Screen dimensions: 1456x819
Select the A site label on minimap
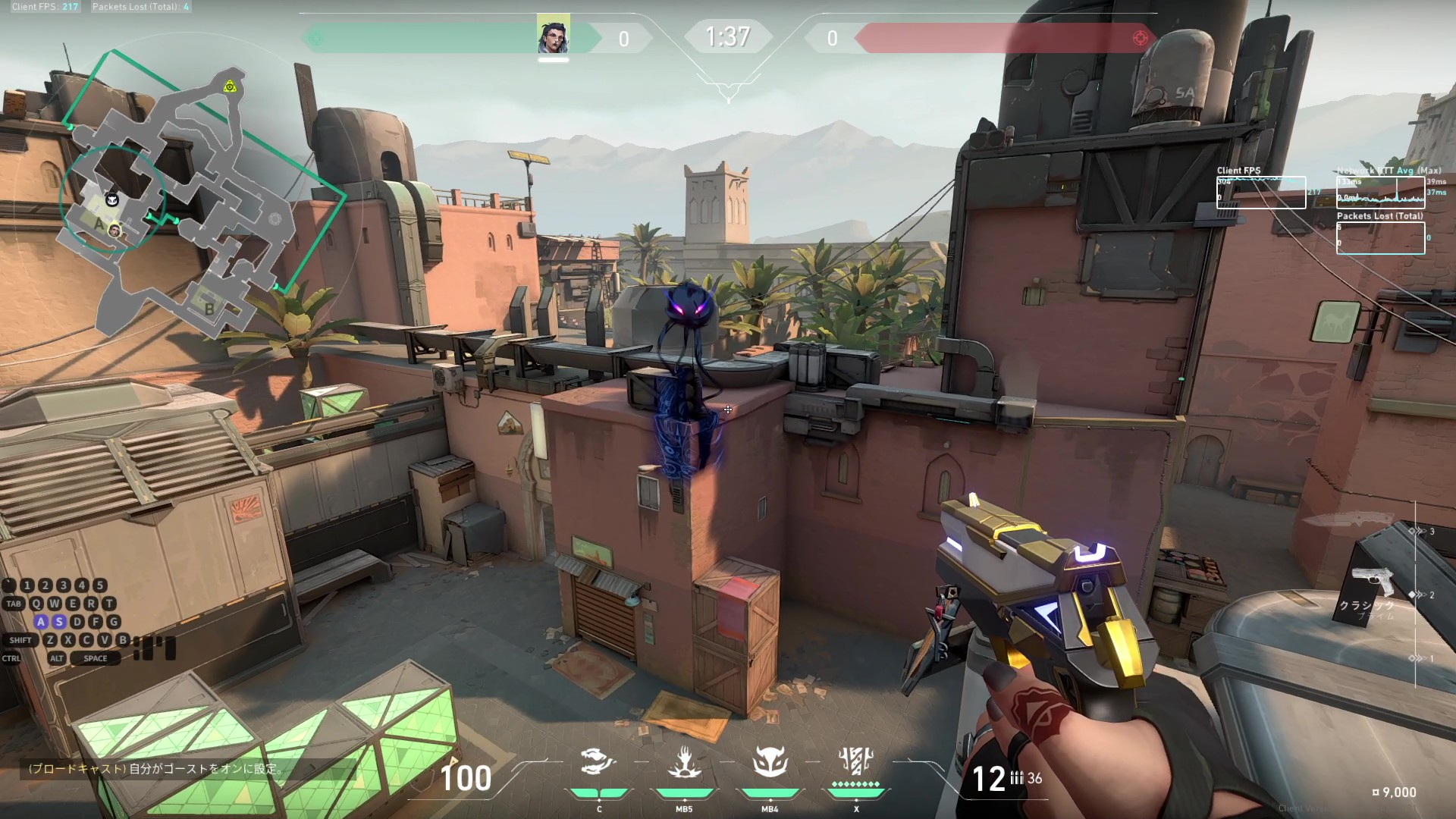[x=99, y=224]
